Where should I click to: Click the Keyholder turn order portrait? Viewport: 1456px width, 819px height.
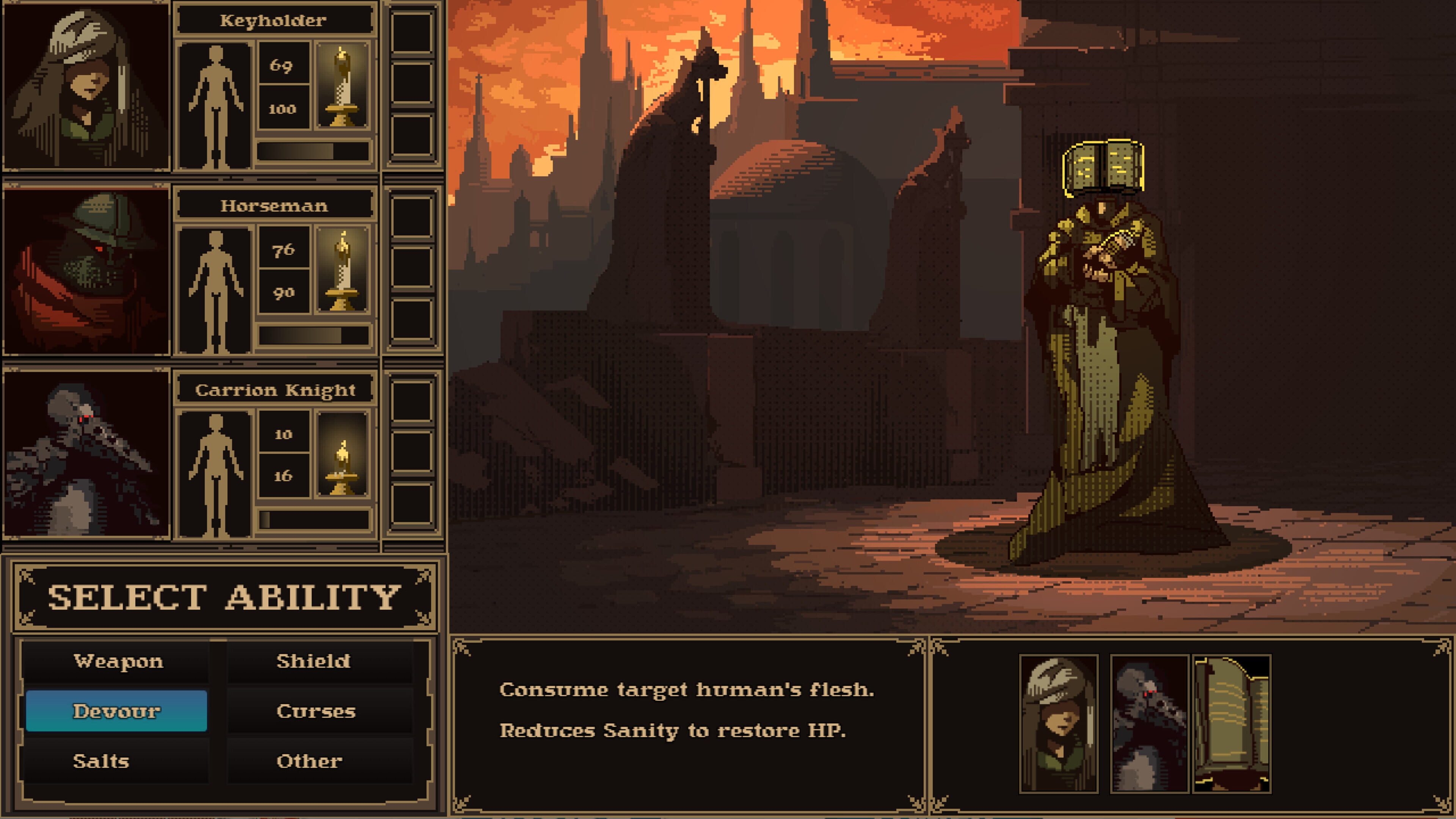click(1059, 723)
